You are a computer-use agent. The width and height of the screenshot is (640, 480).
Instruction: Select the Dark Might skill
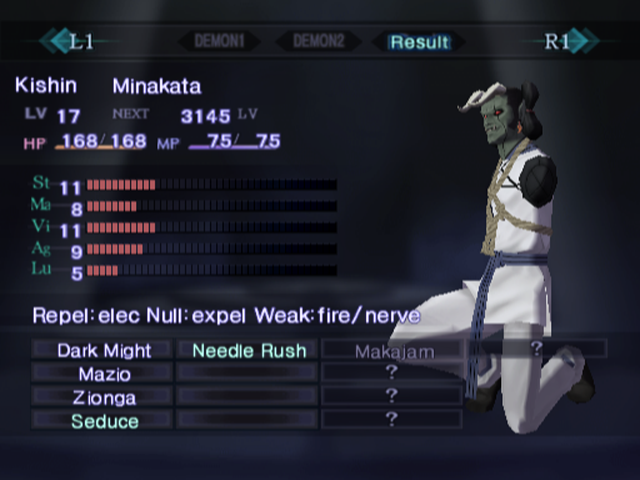(104, 350)
